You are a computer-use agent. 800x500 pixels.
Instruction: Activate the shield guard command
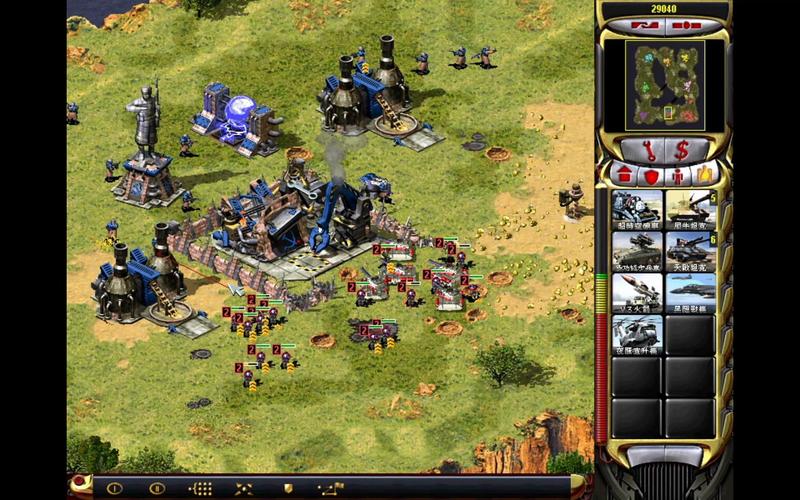(288, 489)
